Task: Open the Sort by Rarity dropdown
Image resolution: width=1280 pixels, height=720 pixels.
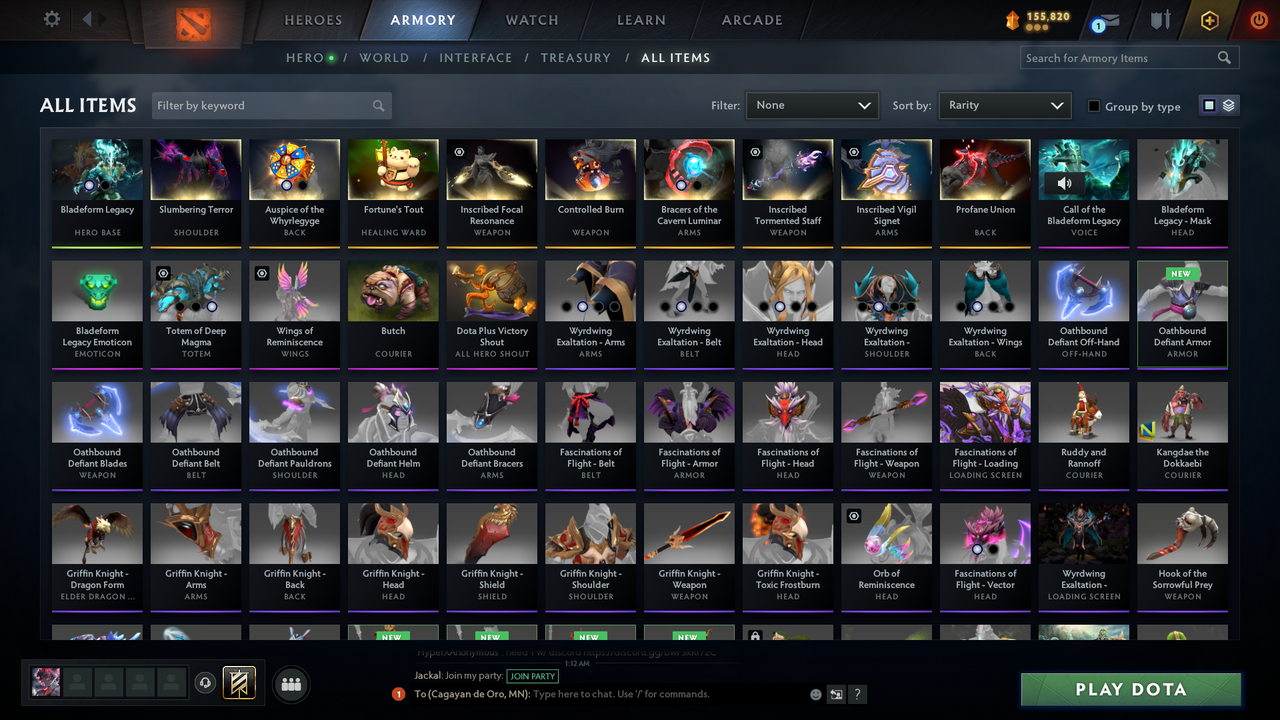Action: (x=1004, y=104)
